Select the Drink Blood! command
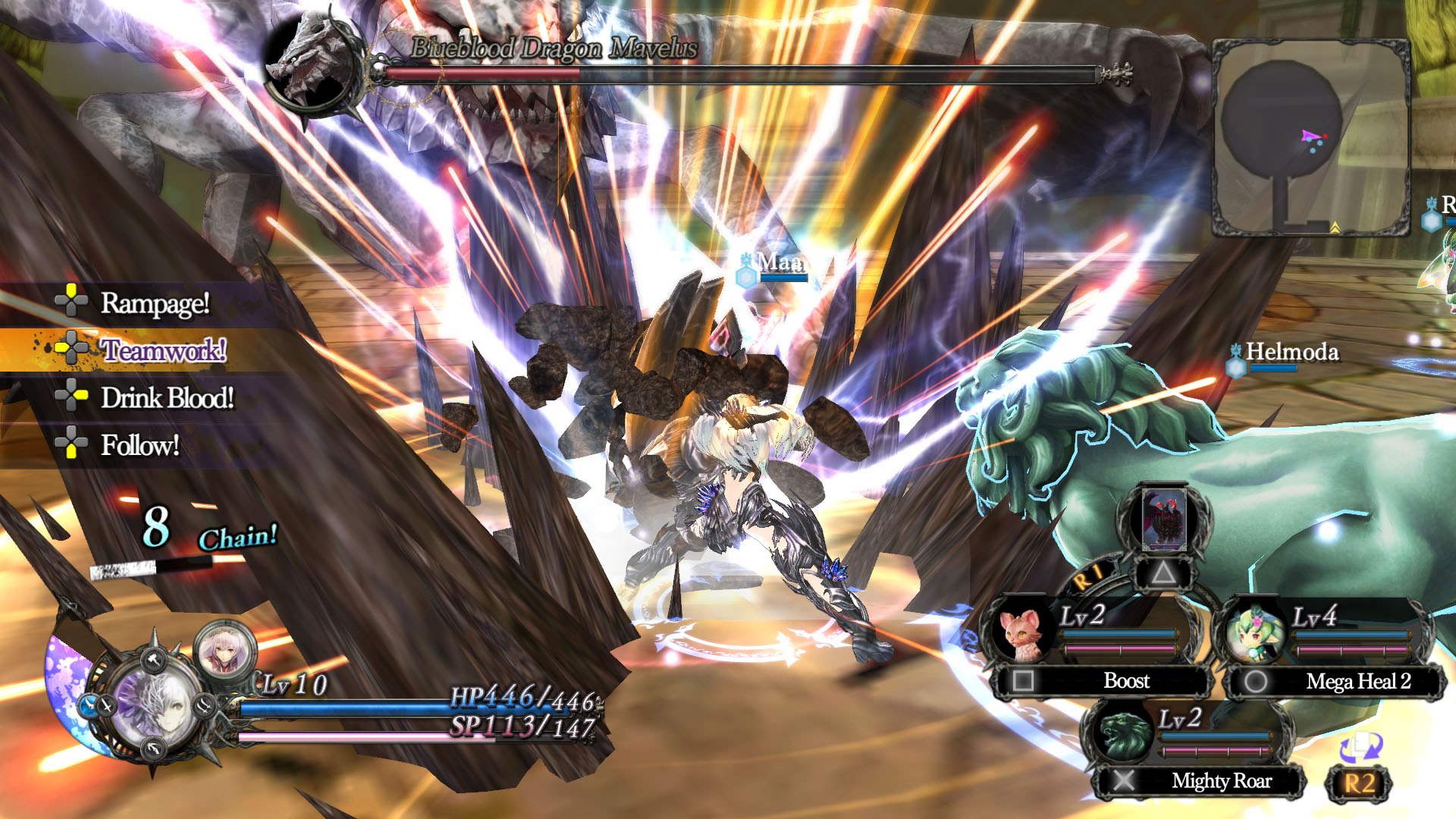Screen dimensions: 1456x819 (167, 397)
